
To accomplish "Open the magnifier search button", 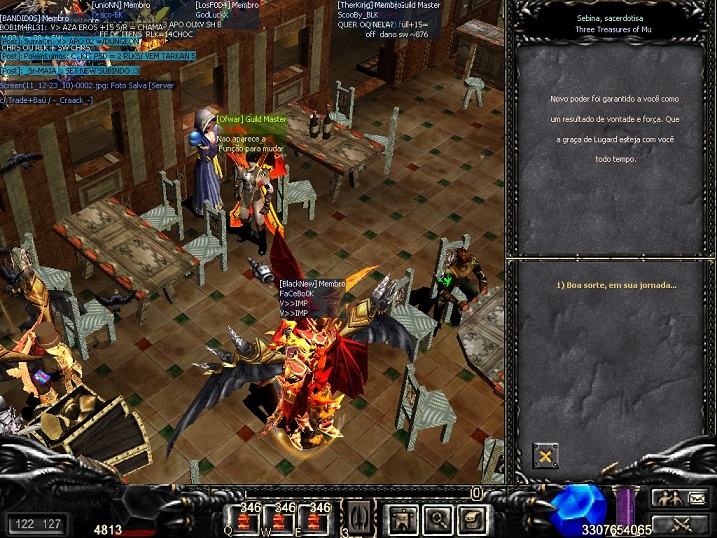I will click(x=438, y=518).
